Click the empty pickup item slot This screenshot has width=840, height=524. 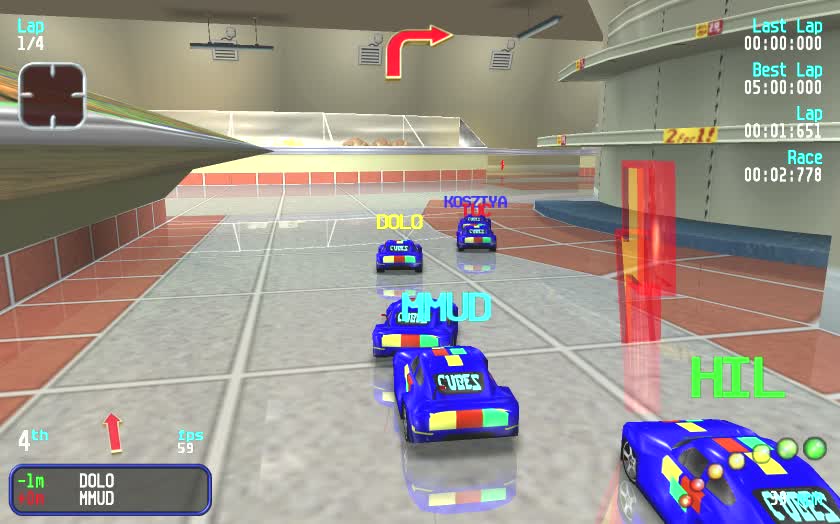pos(52,96)
